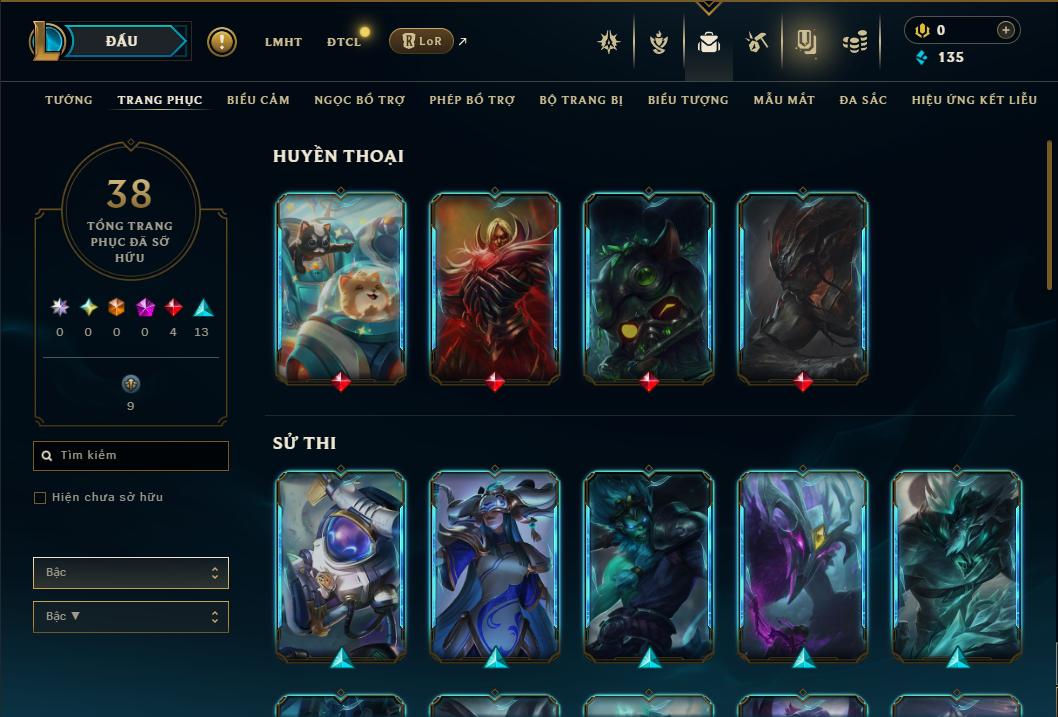Select the PHÉP BỔ TRỢ tab
The width and height of the screenshot is (1058, 717).
click(x=472, y=100)
